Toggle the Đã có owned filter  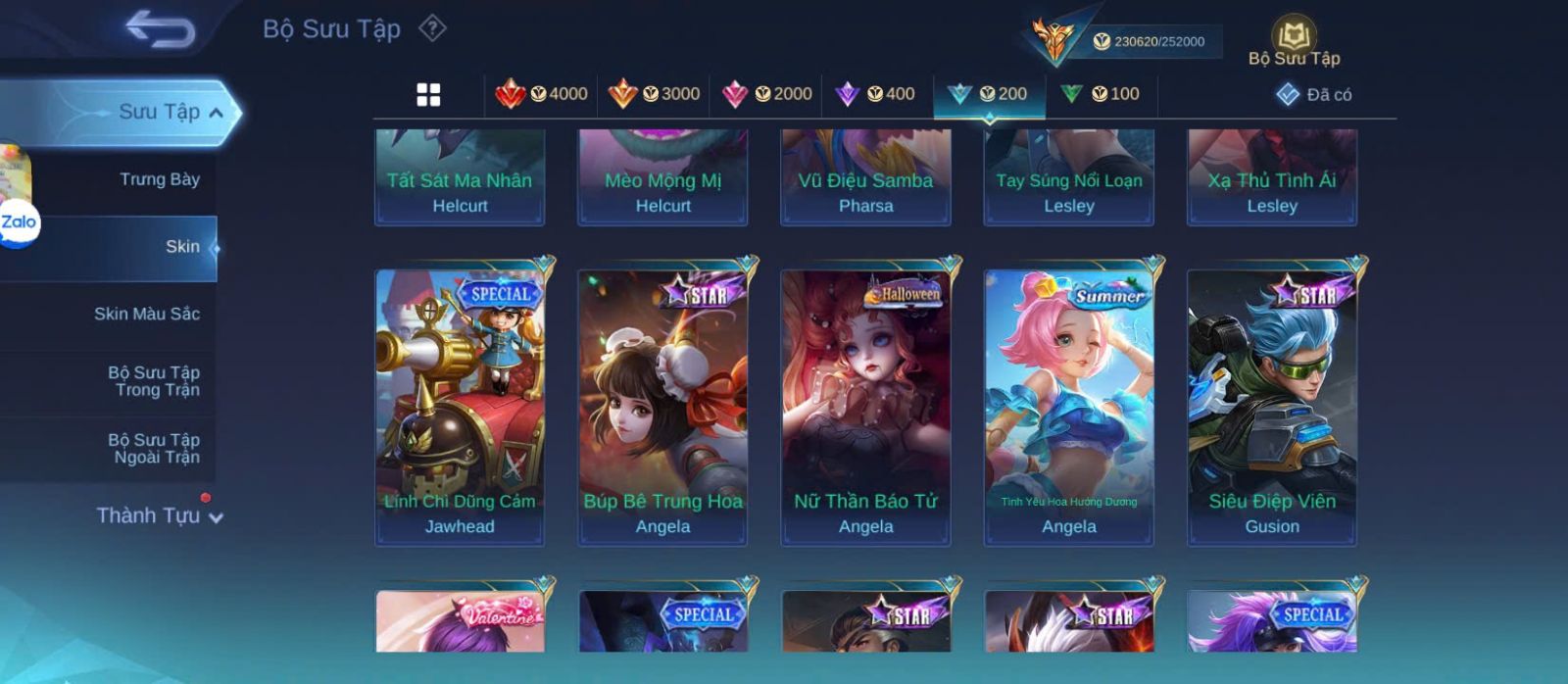tap(1313, 95)
